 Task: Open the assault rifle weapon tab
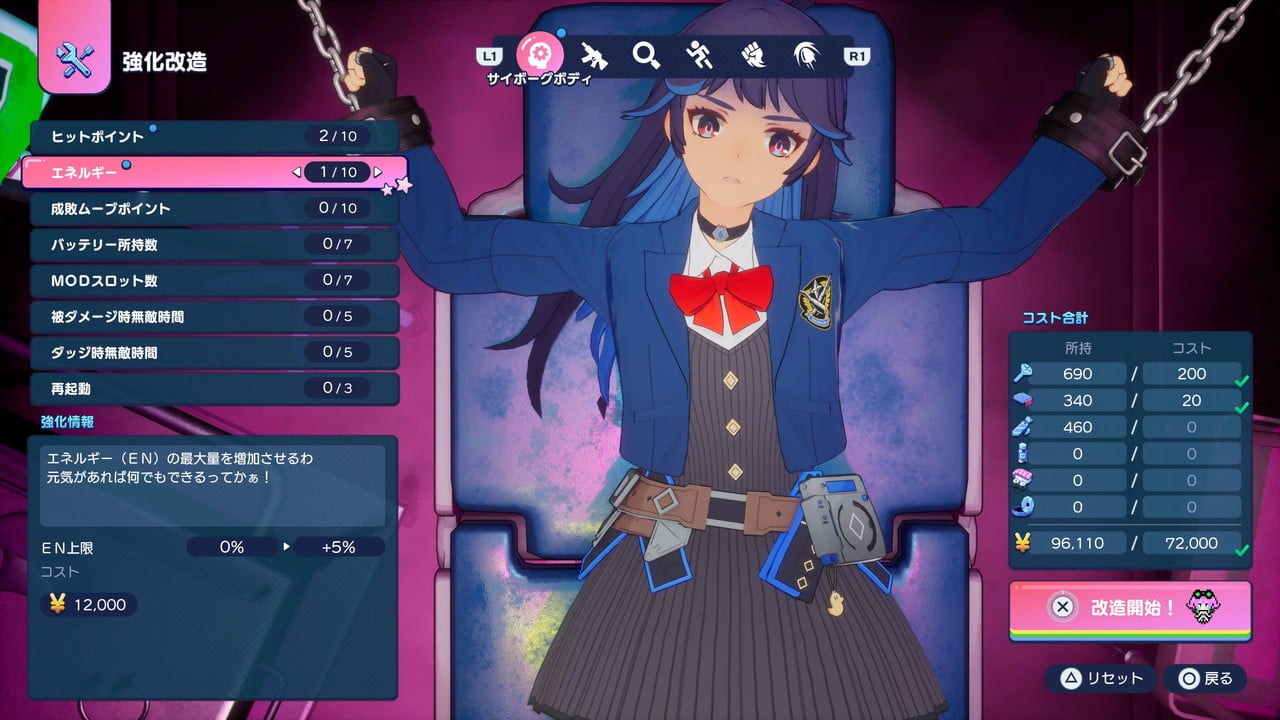594,56
